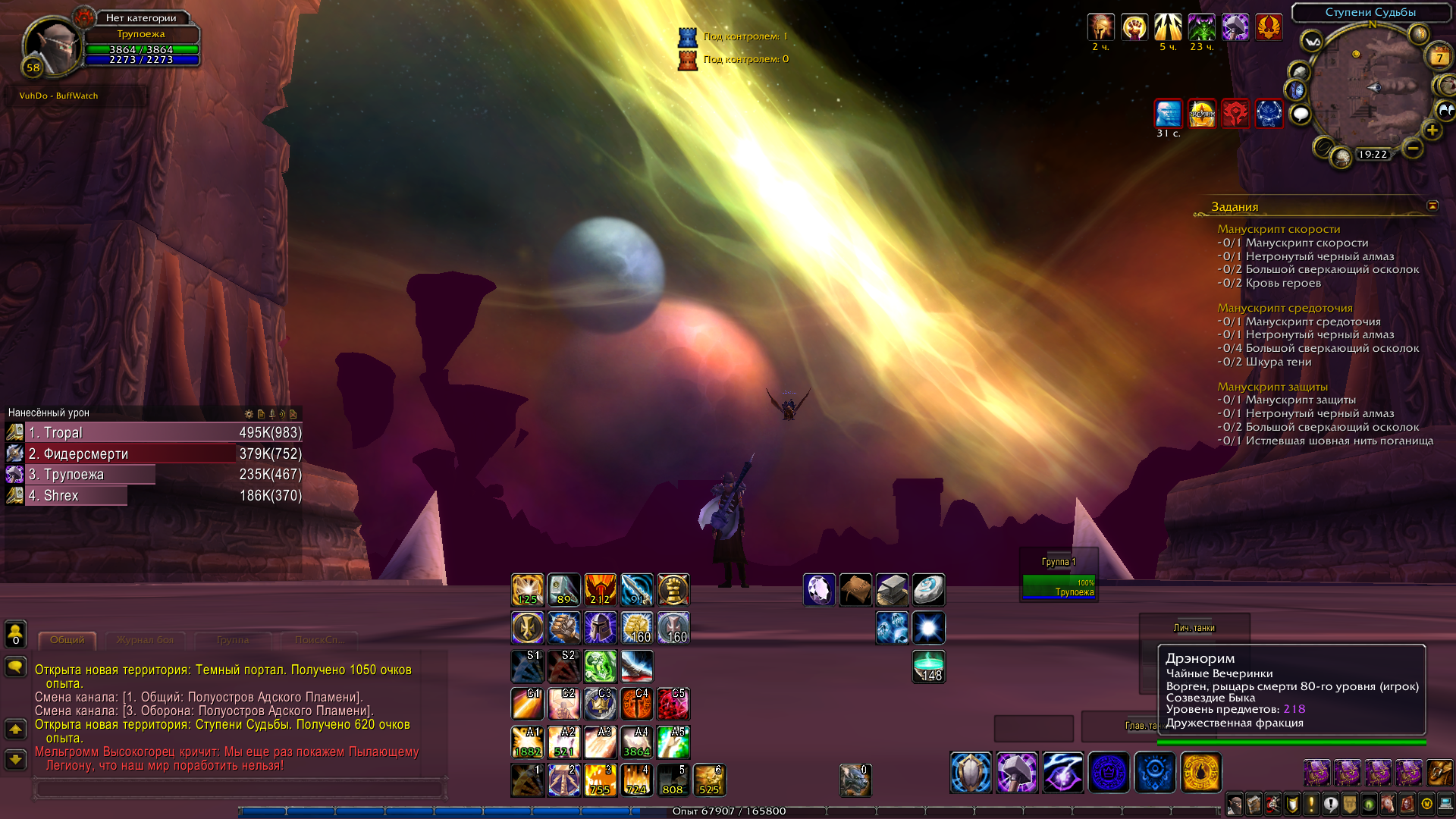This screenshot has height=819, width=1456.
Task: Collapse the Задания quest tracker
Action: 1432,206
